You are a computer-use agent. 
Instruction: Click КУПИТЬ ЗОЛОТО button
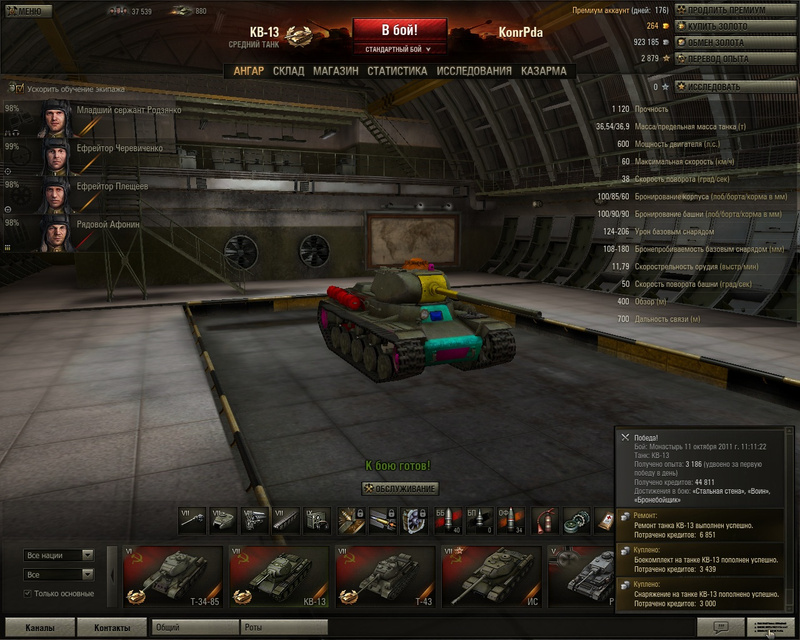[x=736, y=25]
